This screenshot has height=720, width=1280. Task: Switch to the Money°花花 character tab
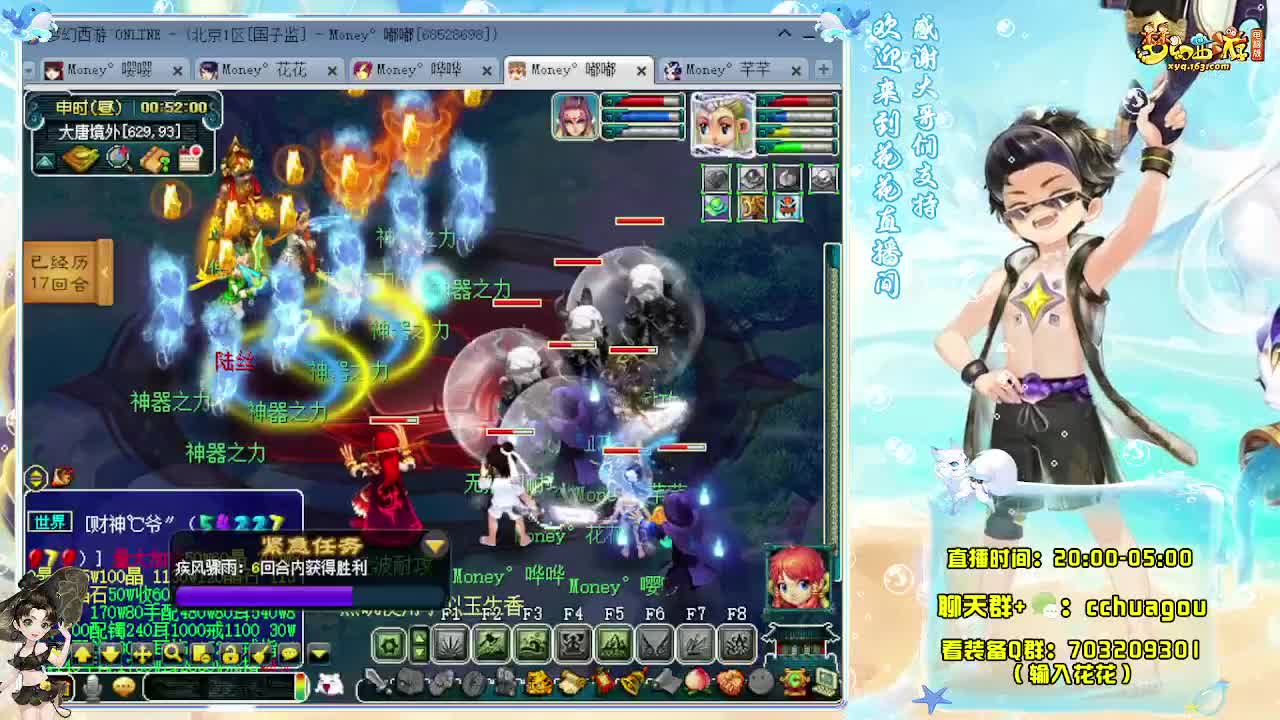click(265, 71)
